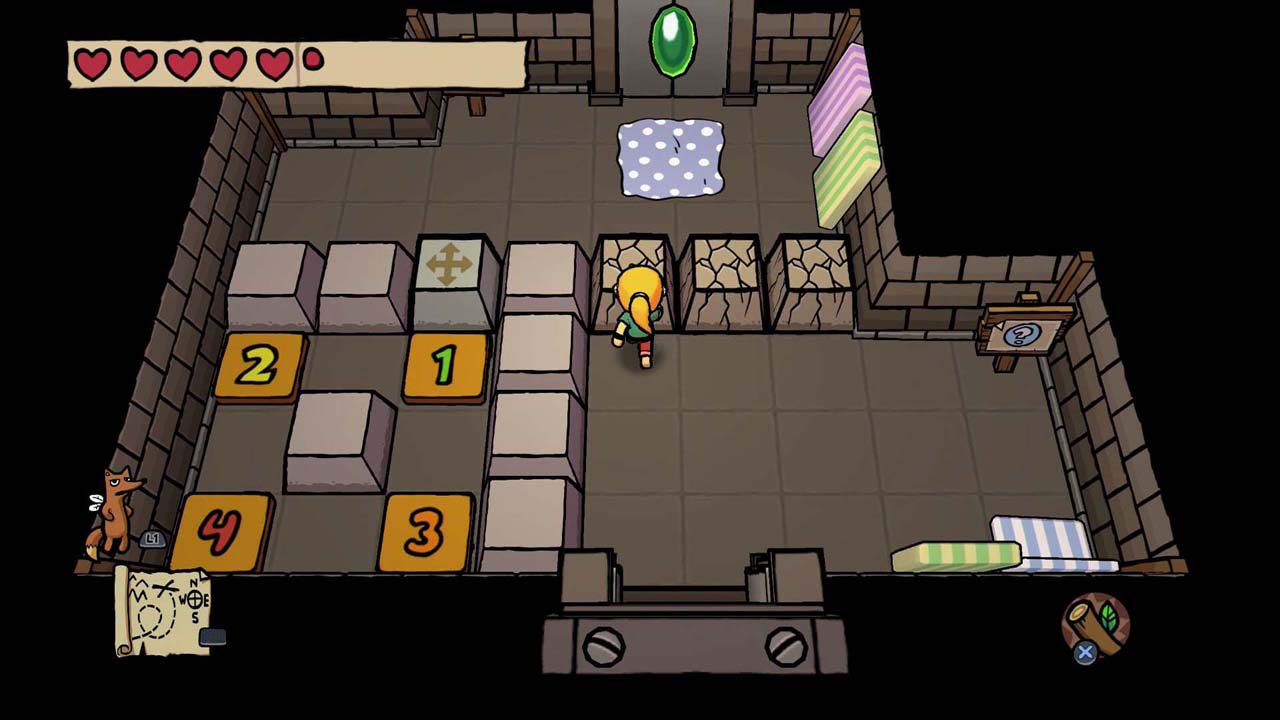The width and height of the screenshot is (1280, 720).
Task: Click the L1 button prompt near the fox
Action: point(152,538)
